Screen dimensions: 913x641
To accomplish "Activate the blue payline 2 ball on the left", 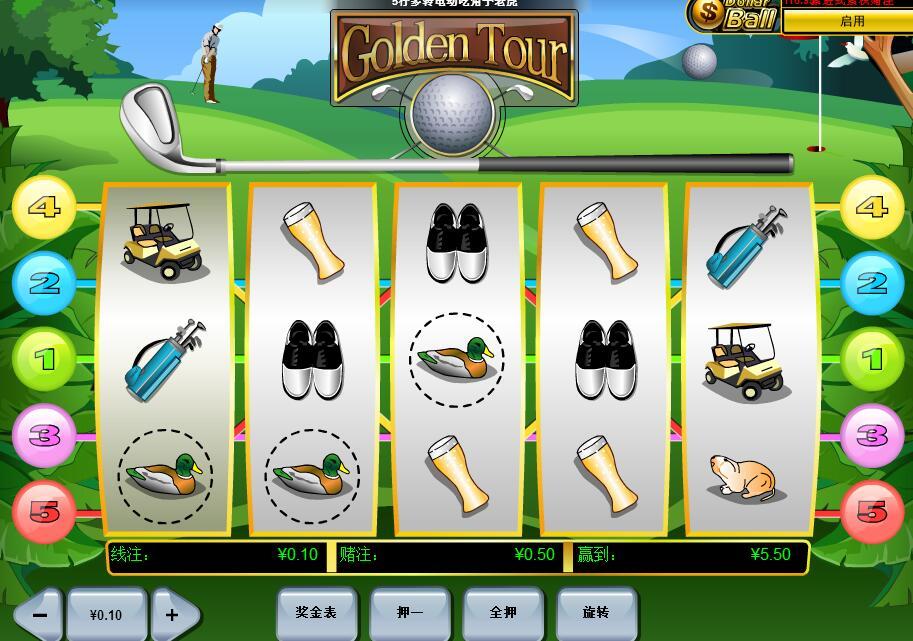I will point(44,284).
